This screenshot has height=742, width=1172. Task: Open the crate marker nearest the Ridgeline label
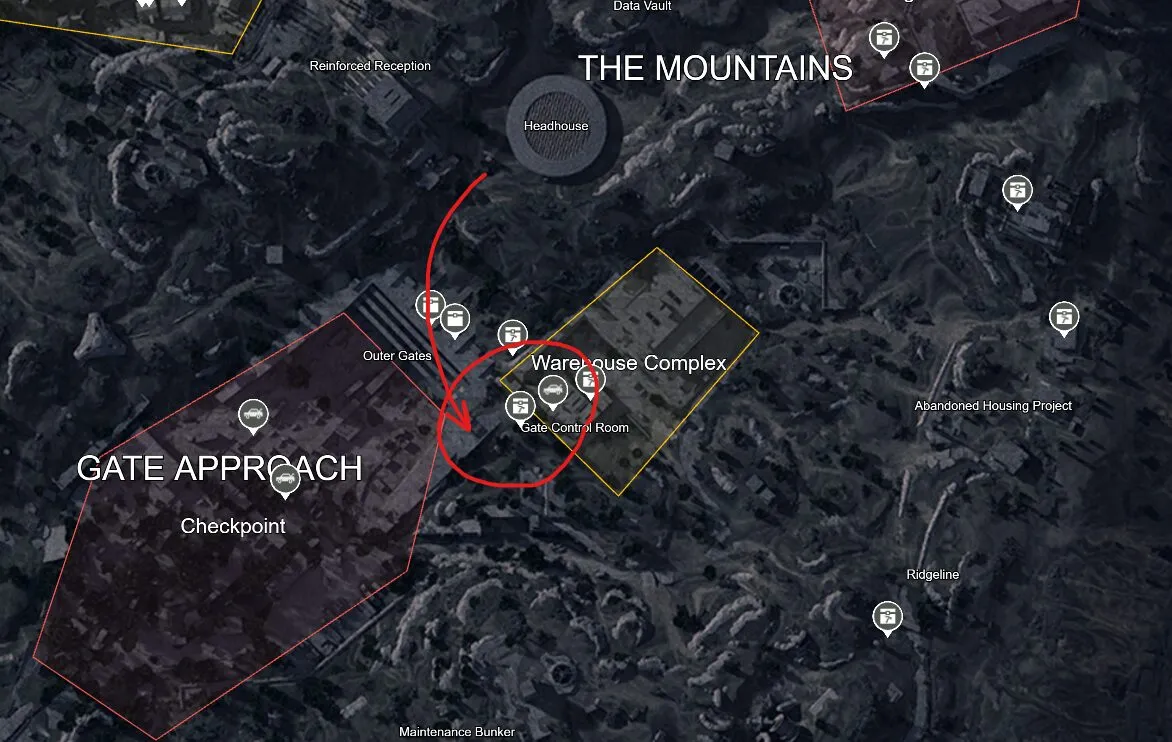click(x=887, y=616)
